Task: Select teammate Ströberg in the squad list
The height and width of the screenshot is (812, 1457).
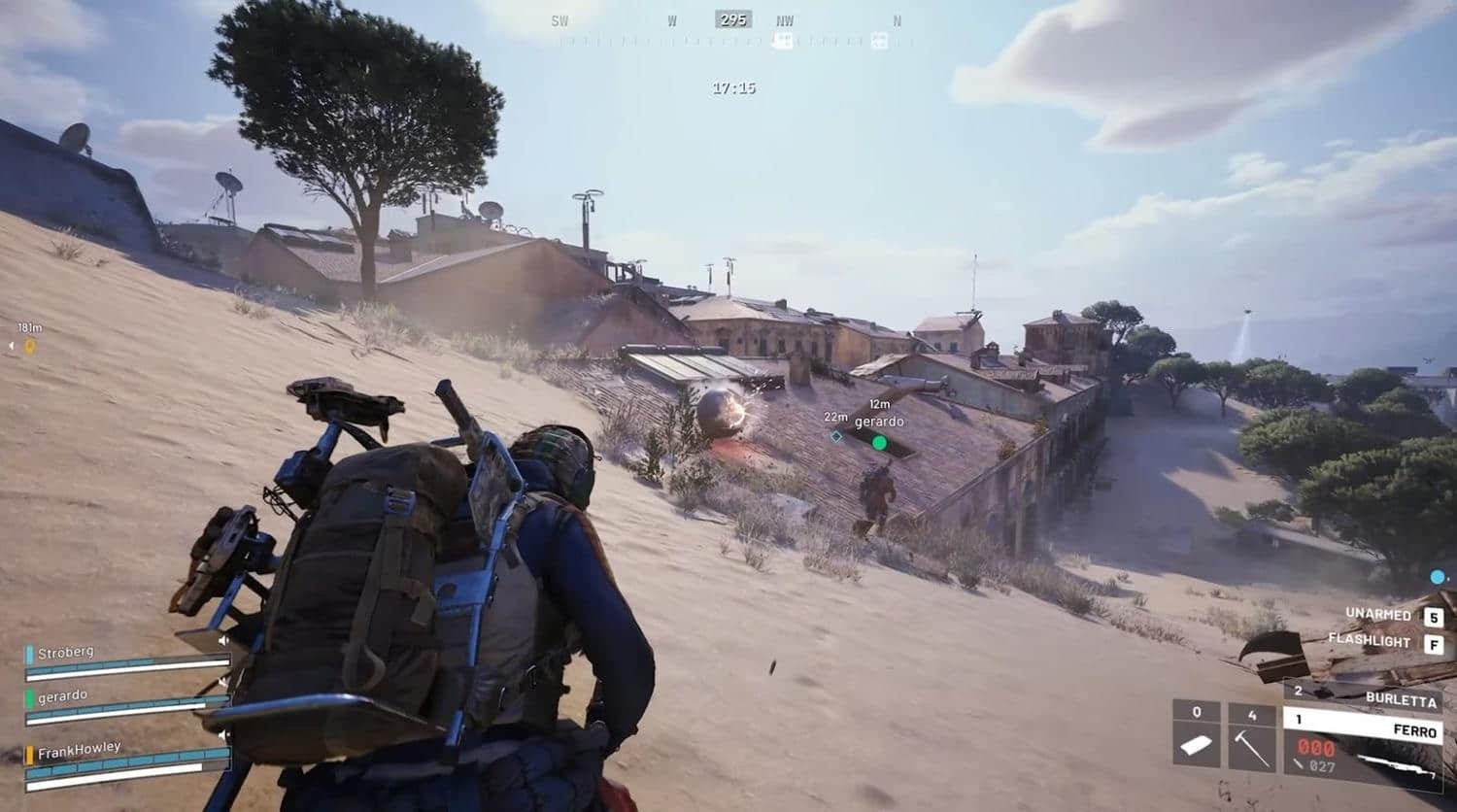Action: point(126,660)
